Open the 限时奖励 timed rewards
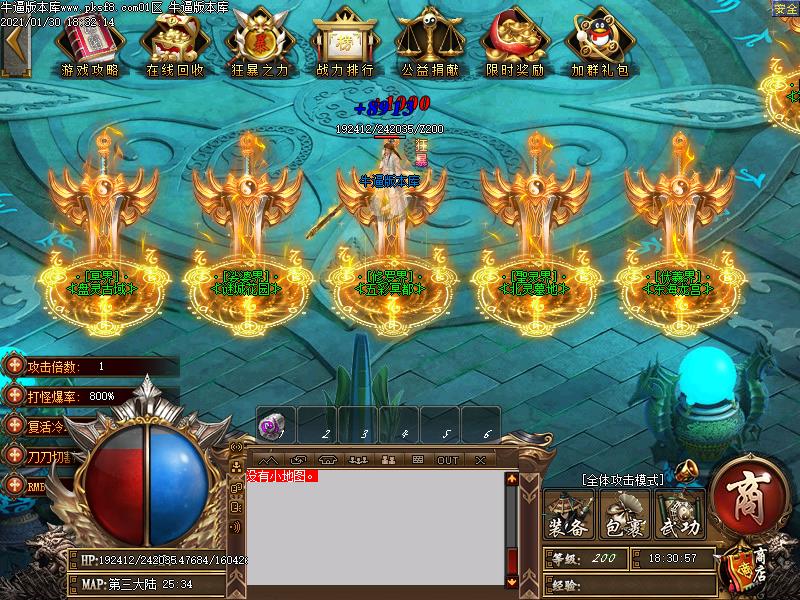This screenshot has width=800, height=600. (515, 44)
